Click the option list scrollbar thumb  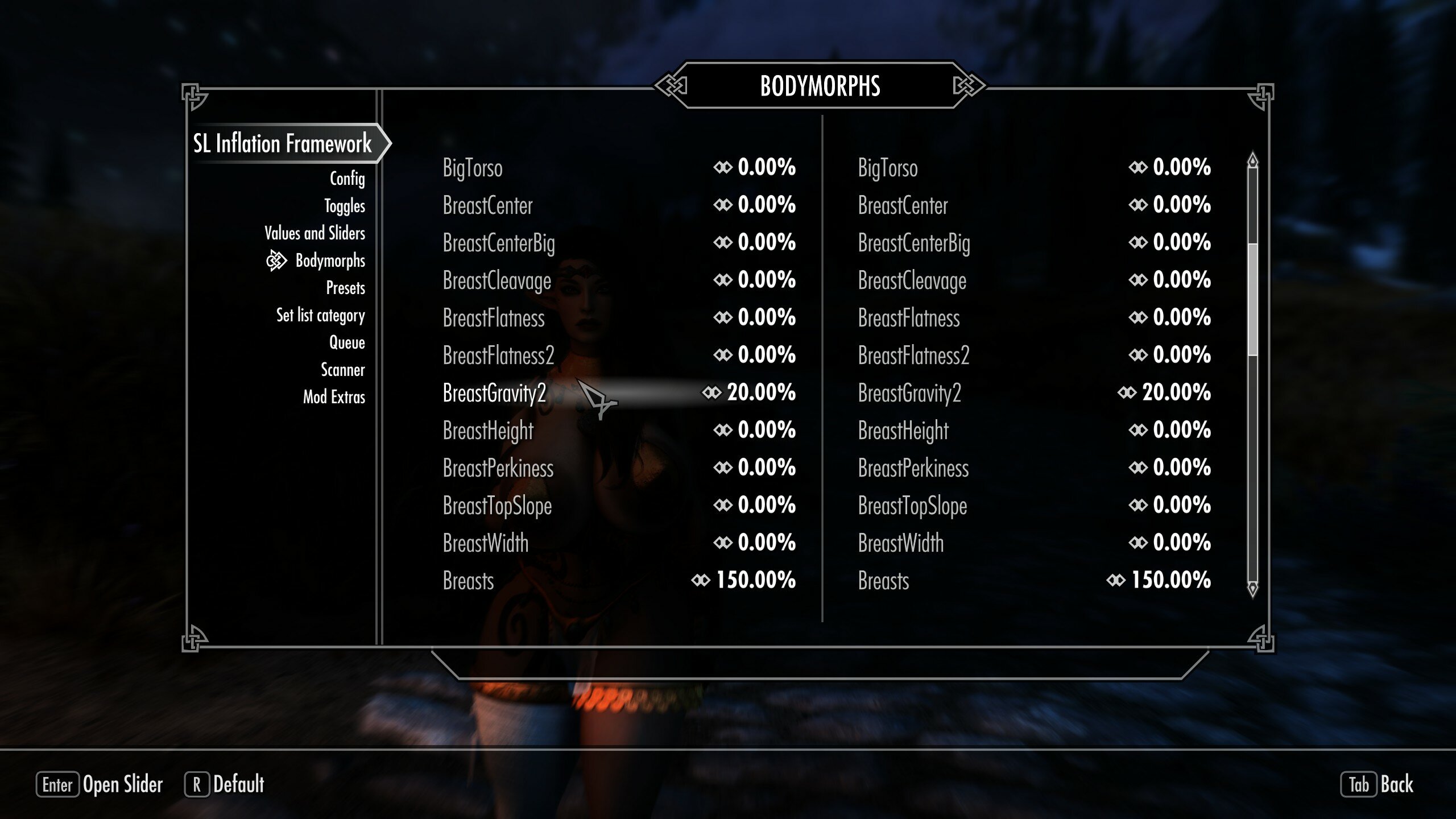1252,299
